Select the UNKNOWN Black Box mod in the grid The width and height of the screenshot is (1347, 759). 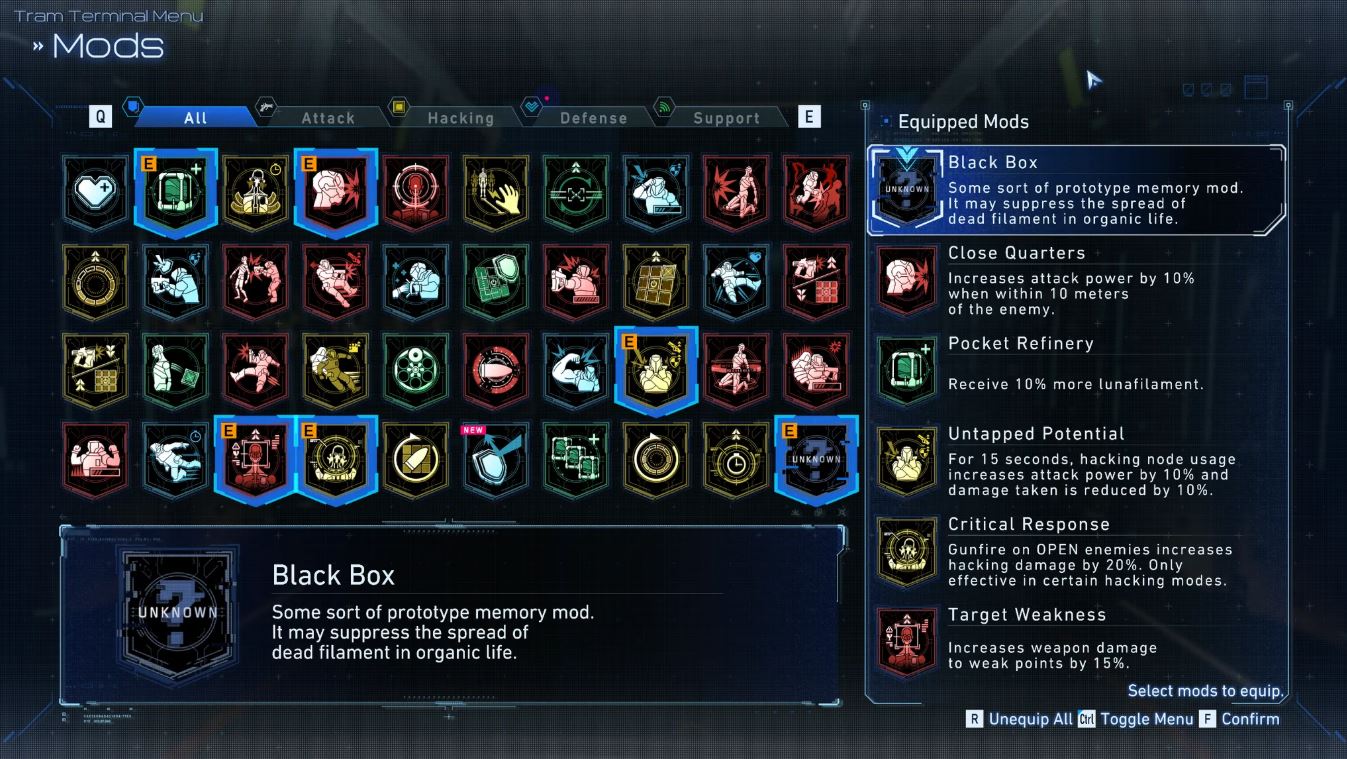[817, 458]
